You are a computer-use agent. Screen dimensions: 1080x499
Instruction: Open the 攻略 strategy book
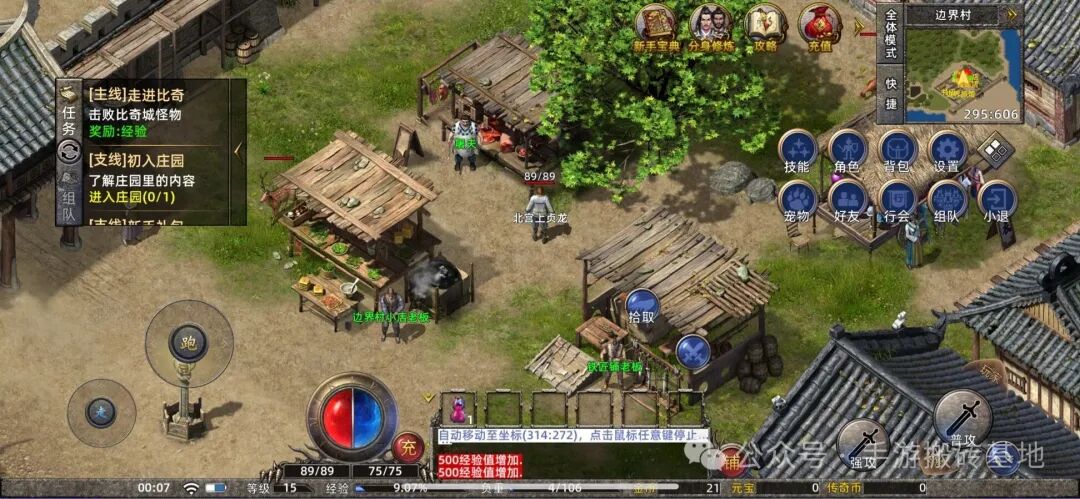(766, 25)
